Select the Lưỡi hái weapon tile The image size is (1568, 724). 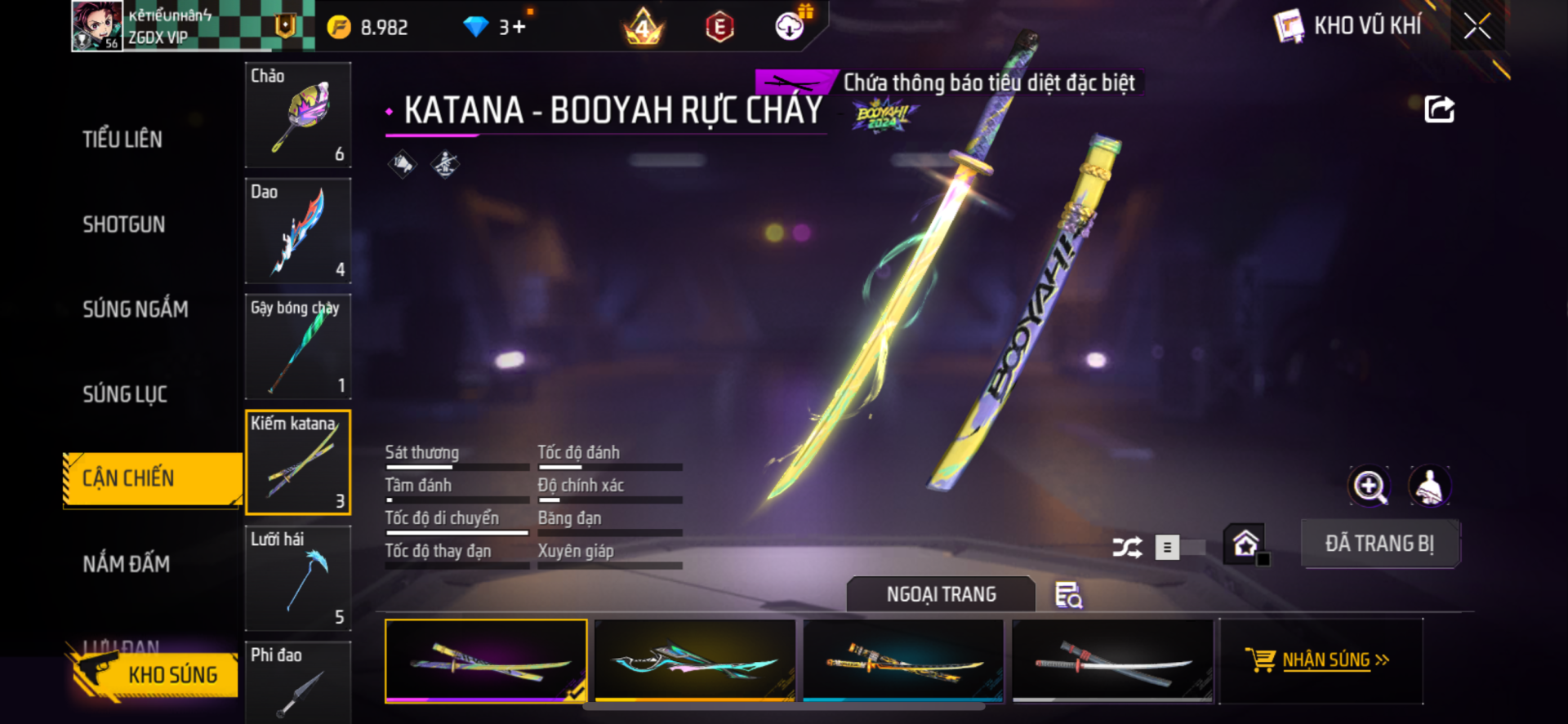pyautogui.click(x=298, y=578)
